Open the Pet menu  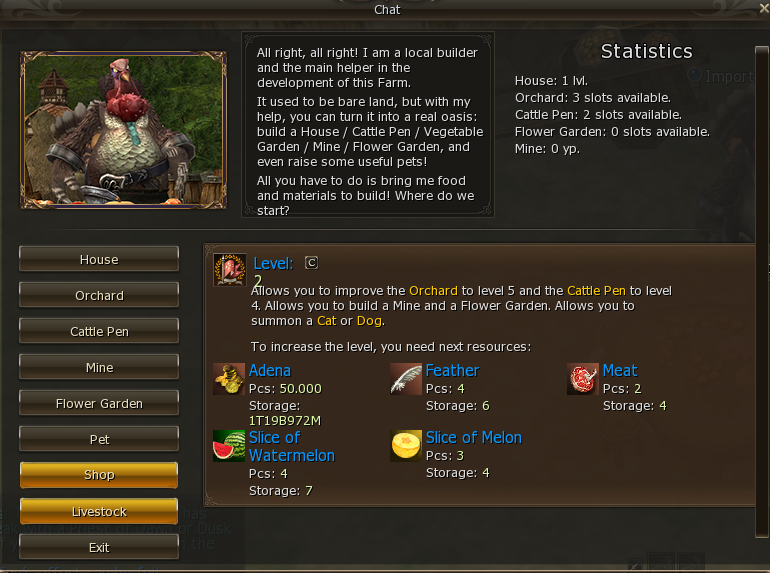pyautogui.click(x=99, y=439)
